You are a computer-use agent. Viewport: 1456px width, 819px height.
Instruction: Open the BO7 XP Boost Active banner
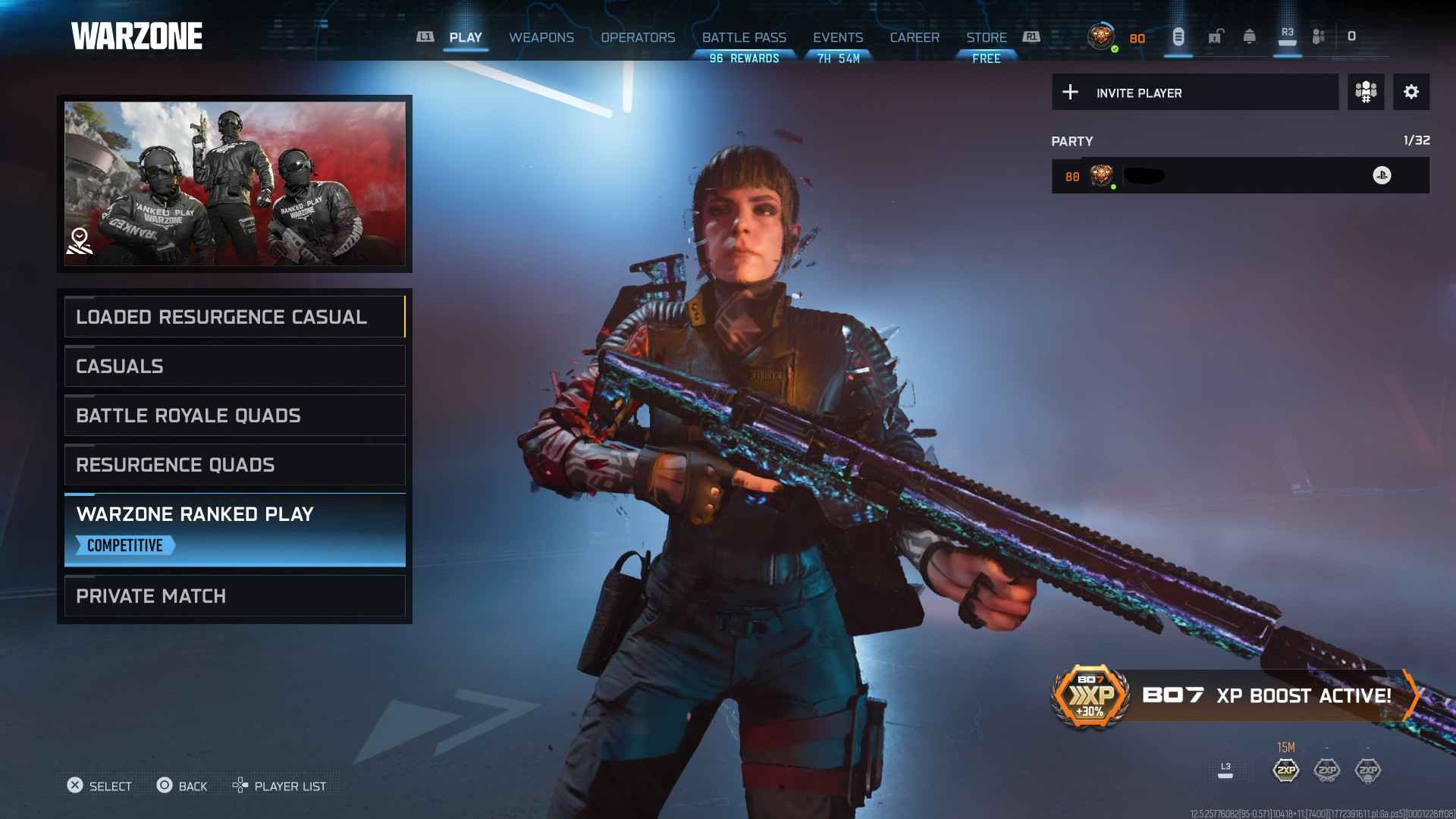tap(1235, 695)
